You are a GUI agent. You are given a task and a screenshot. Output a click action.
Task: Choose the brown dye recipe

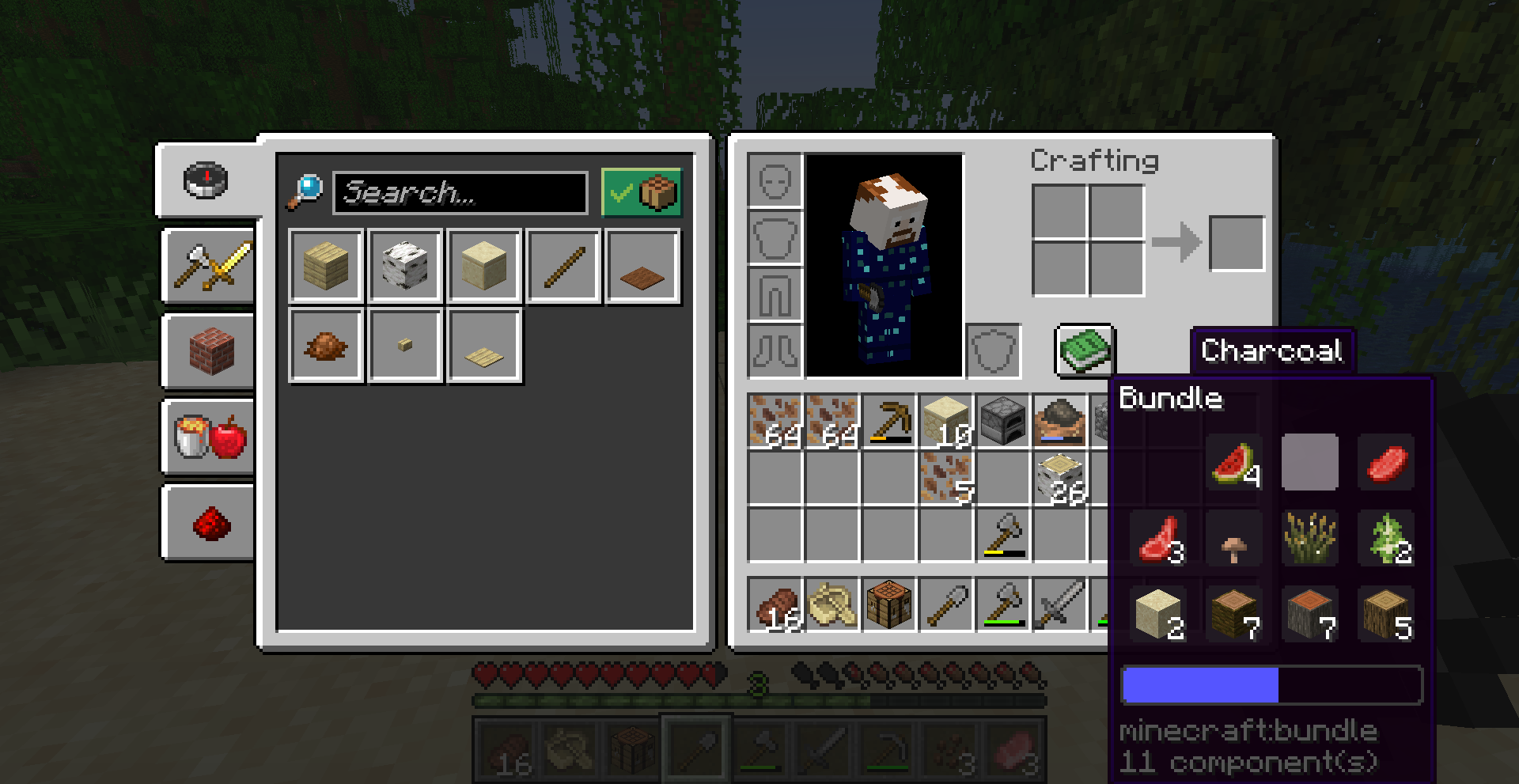[326, 346]
